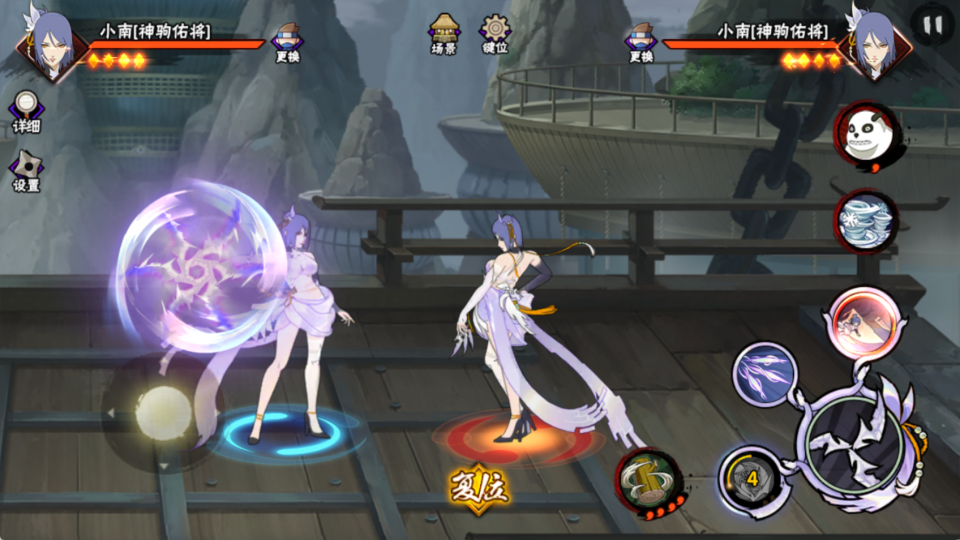The image size is (960, 540).
Task: Use the purple paper feathers skill
Action: [765, 374]
